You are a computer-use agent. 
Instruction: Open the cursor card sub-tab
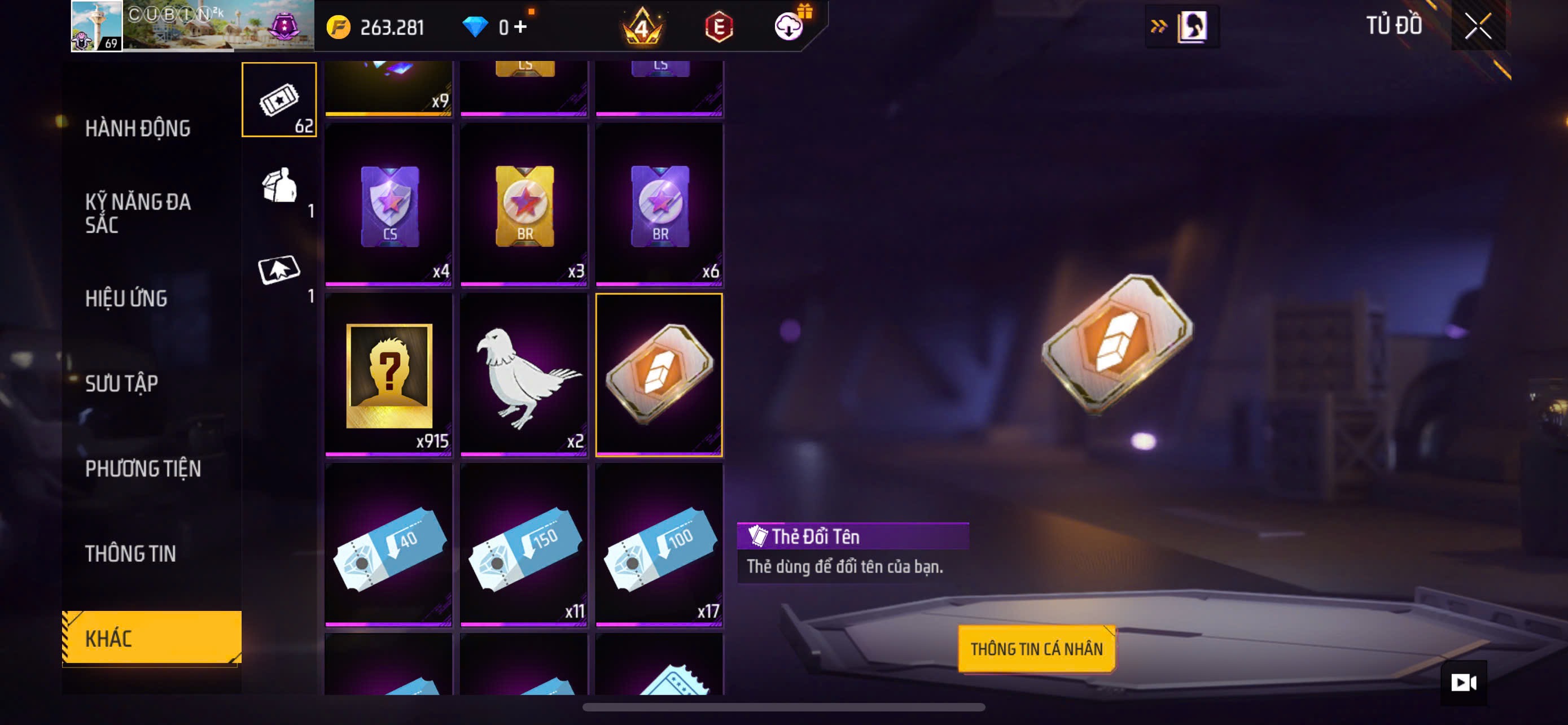point(279,270)
